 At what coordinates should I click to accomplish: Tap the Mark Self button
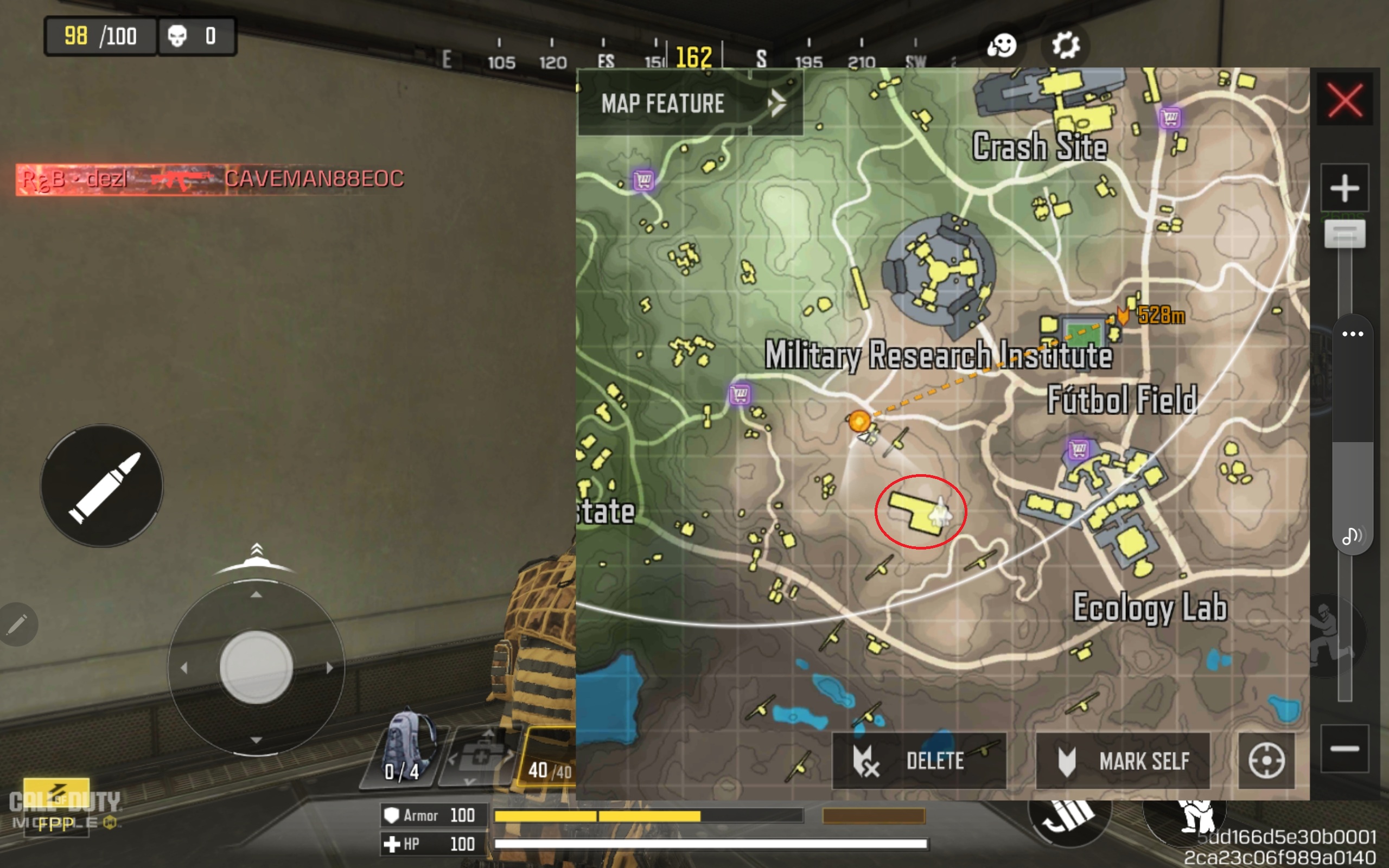(x=1123, y=761)
